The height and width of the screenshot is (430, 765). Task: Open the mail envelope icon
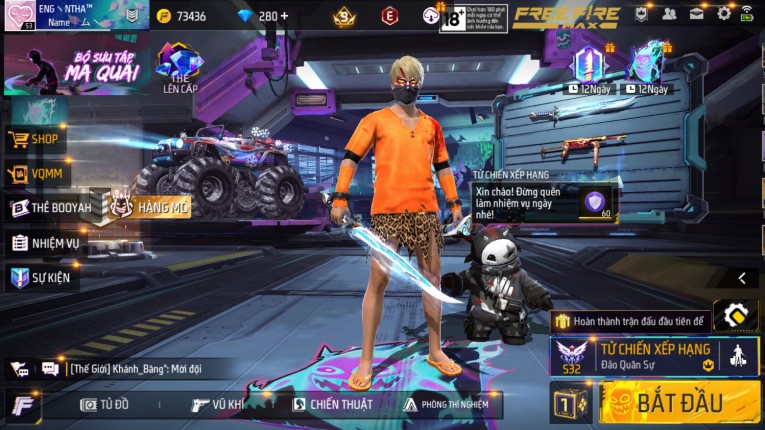[x=696, y=14]
